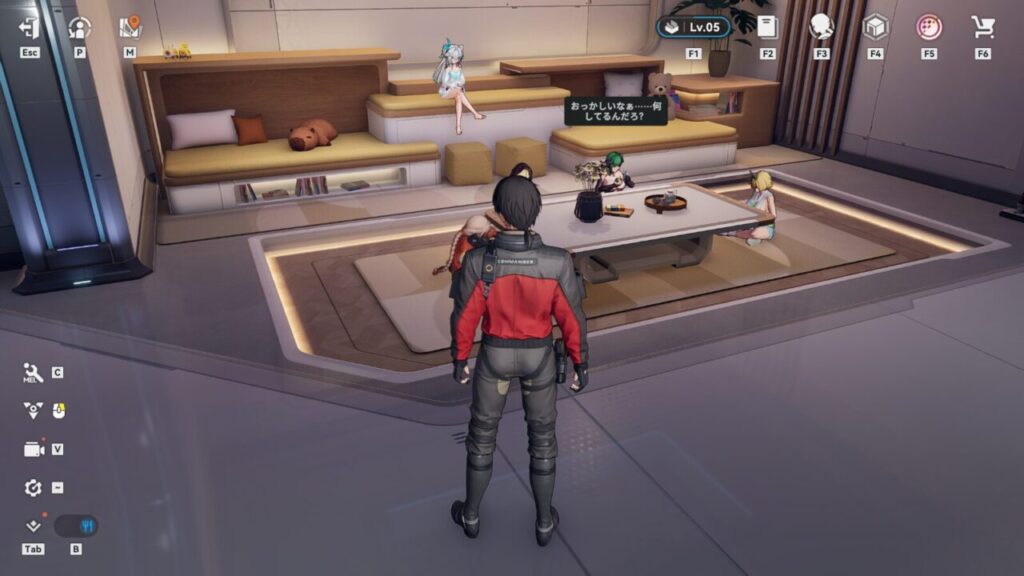The width and height of the screenshot is (1024, 576).
Task: Open the stacked documents icon
Action: click(767, 27)
